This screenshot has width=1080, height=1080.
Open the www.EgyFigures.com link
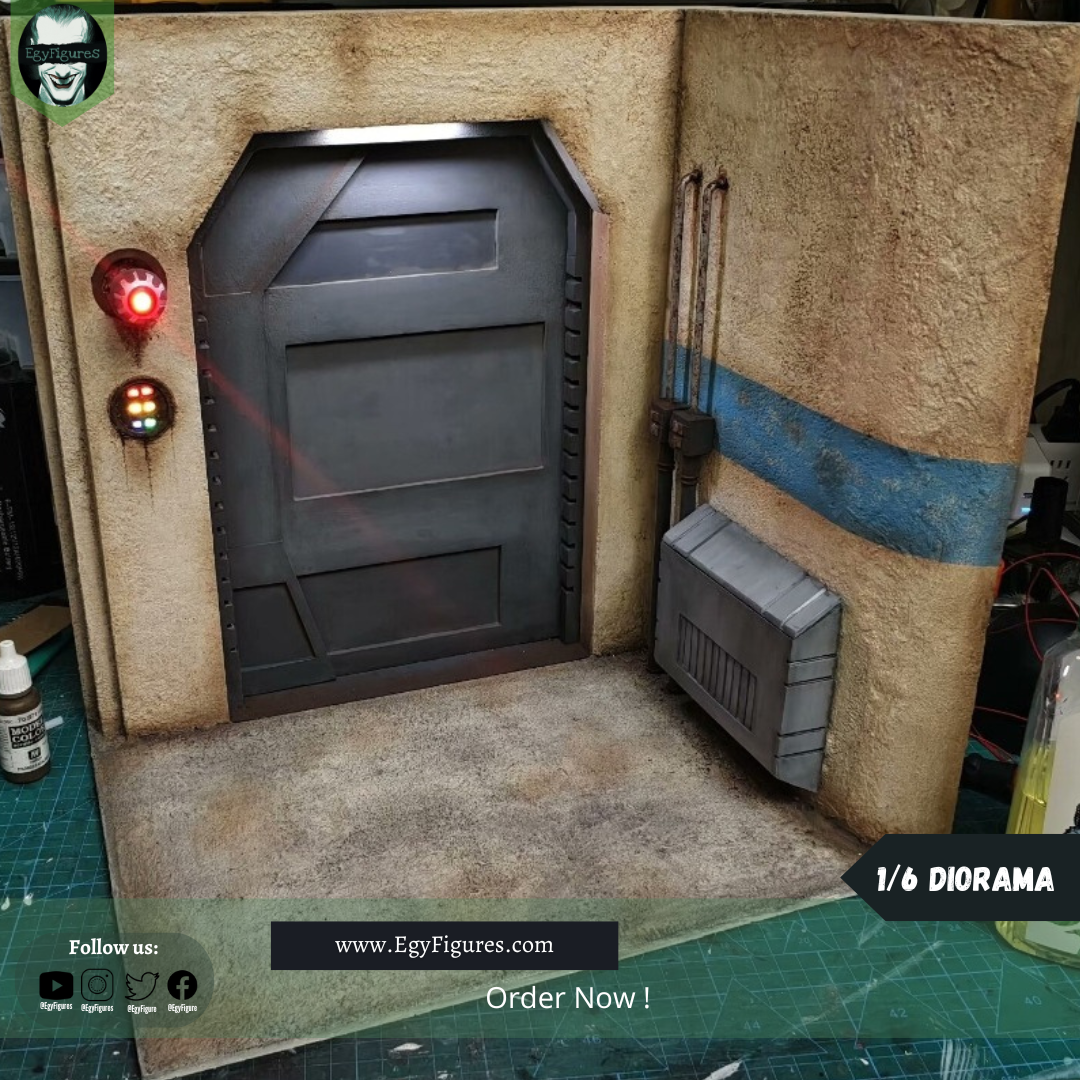tap(444, 945)
